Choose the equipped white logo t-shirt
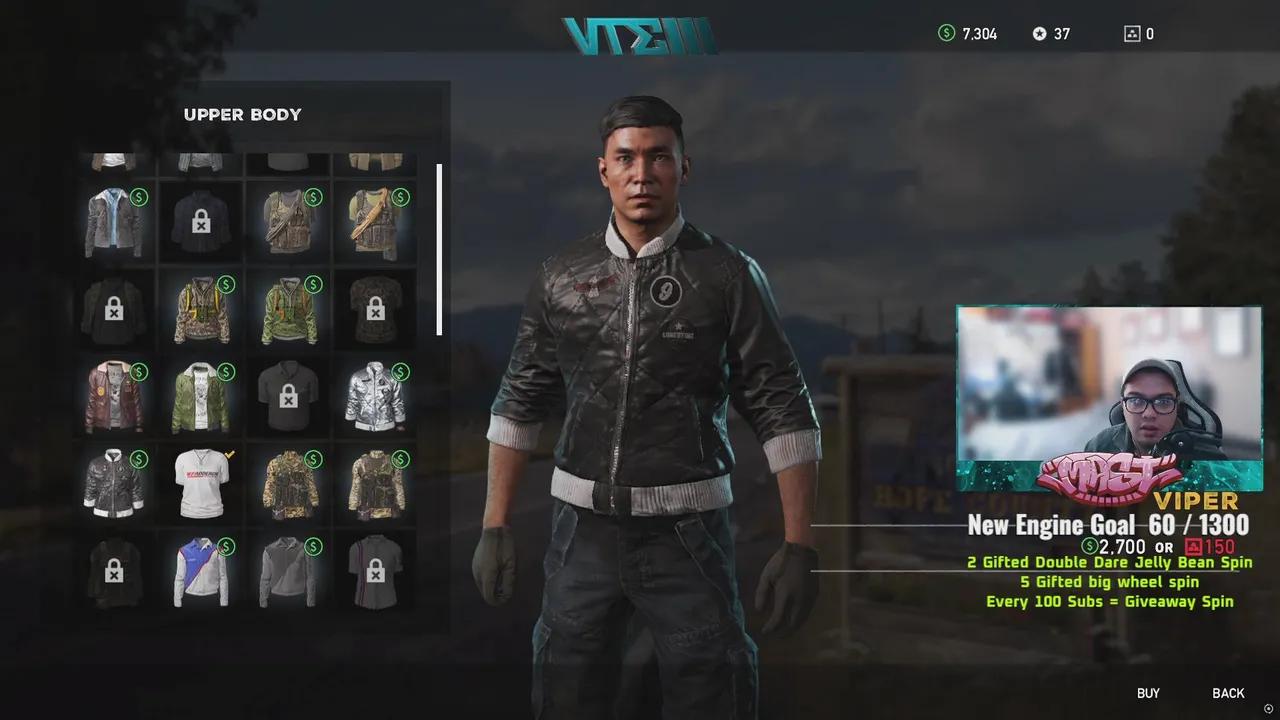 point(201,484)
